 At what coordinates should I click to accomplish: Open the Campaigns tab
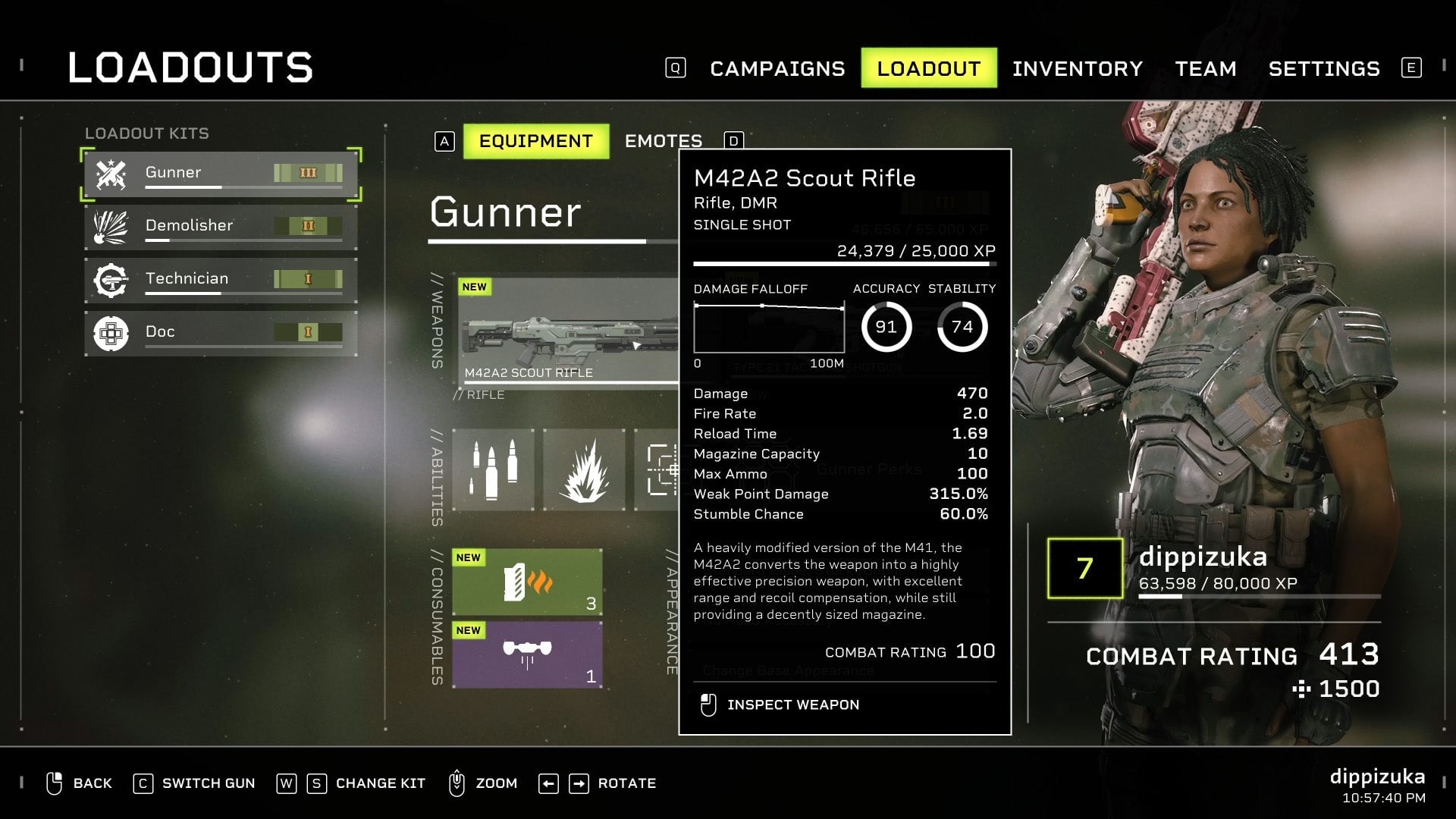click(x=777, y=69)
